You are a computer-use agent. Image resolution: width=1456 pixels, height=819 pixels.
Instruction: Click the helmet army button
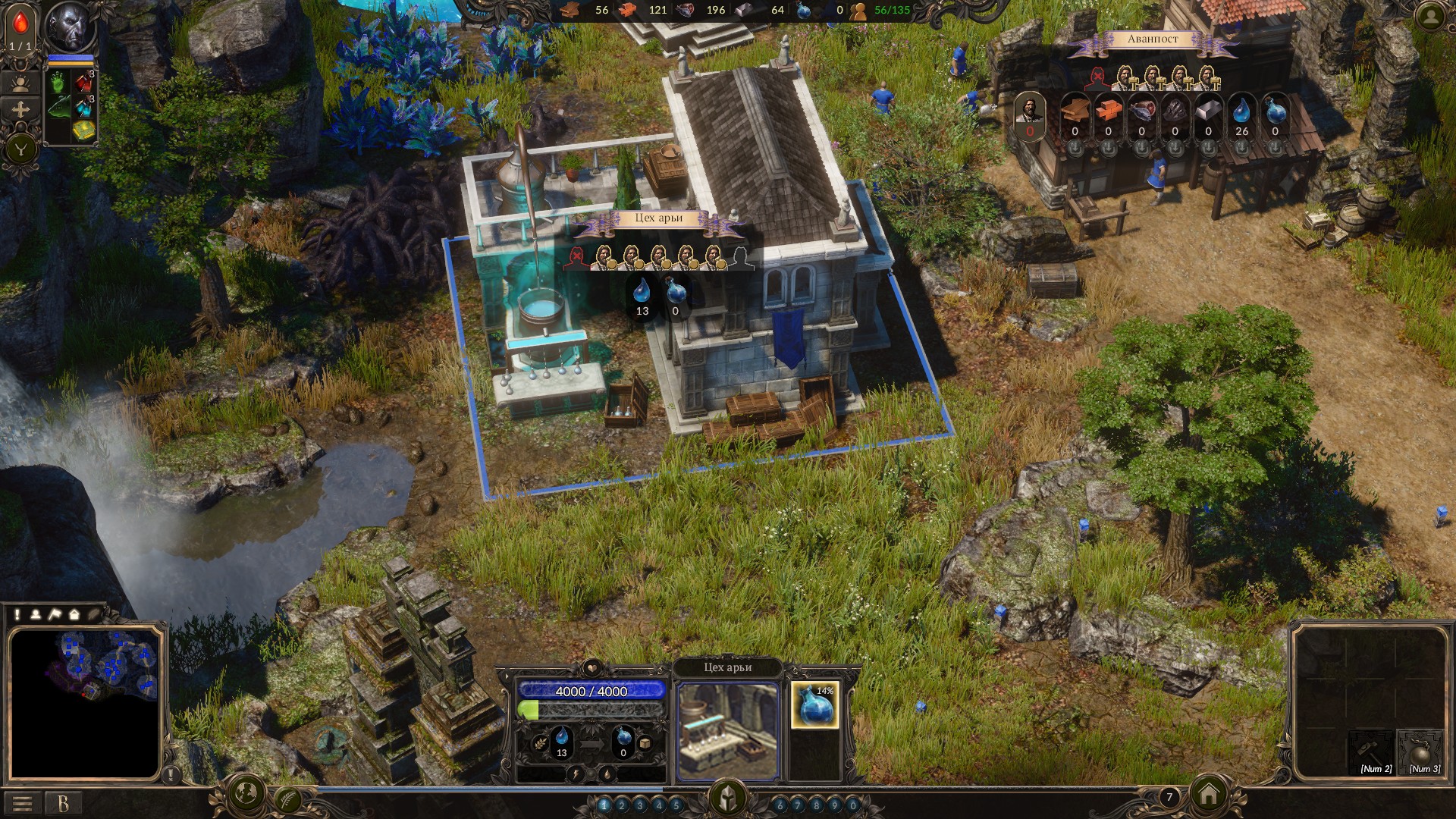coord(727,798)
